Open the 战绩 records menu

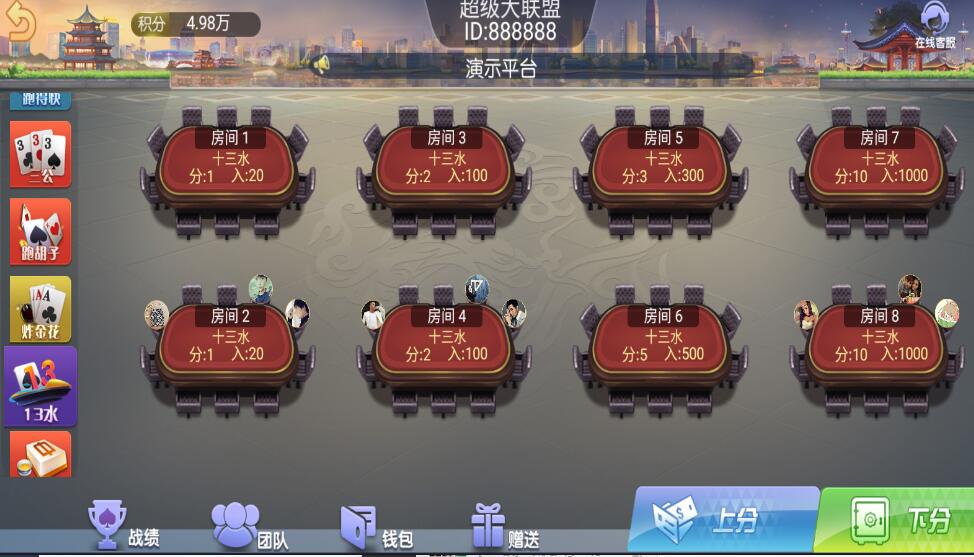click(124, 529)
